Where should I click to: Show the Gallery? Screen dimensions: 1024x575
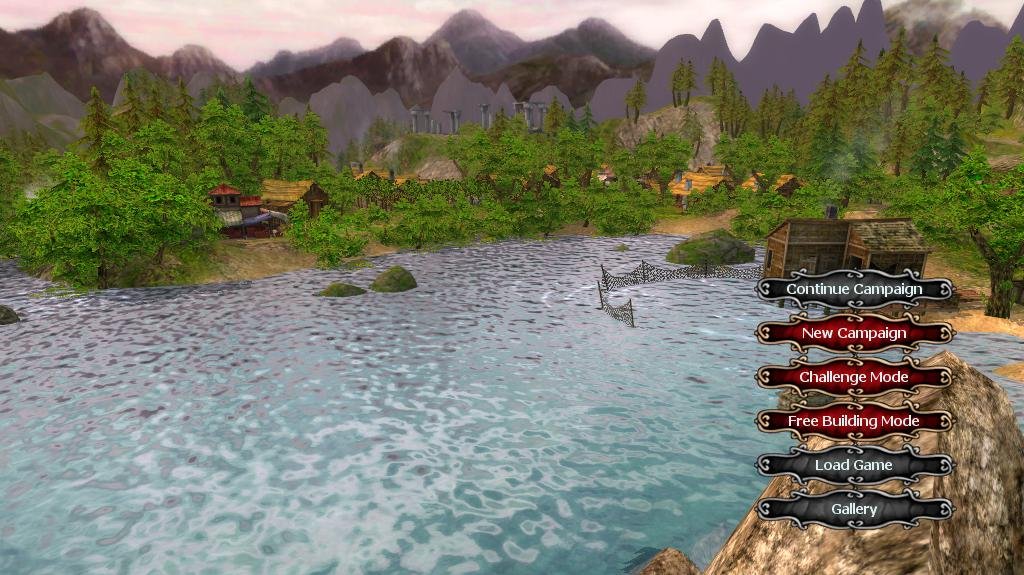click(854, 509)
